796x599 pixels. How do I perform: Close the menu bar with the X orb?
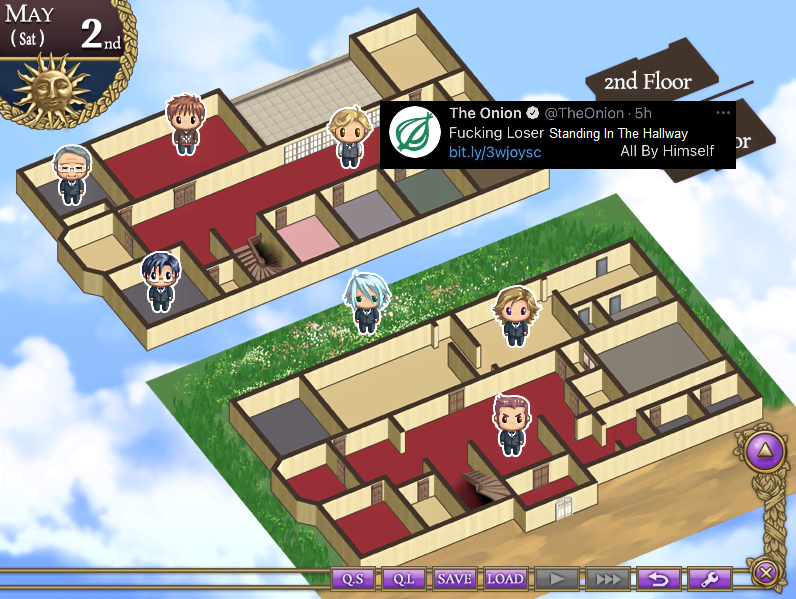click(765, 573)
